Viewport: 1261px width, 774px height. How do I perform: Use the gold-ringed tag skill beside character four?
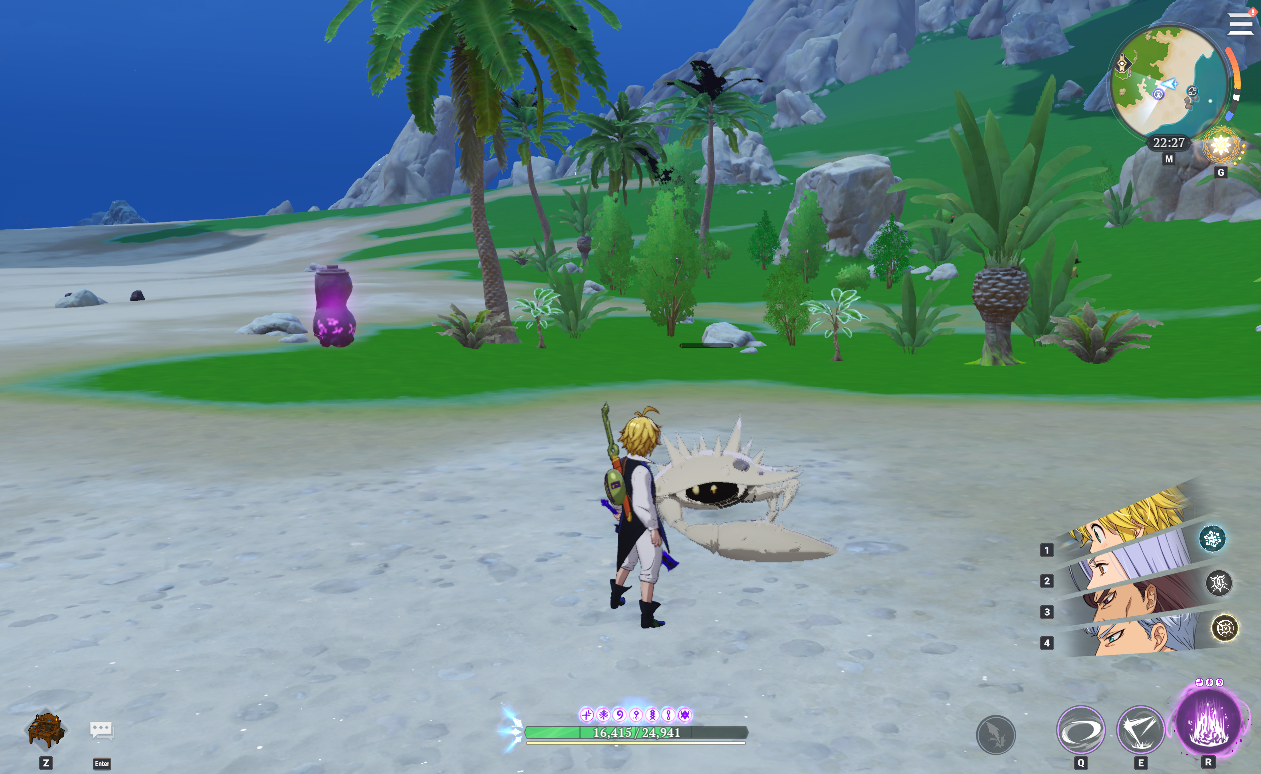tap(1225, 628)
